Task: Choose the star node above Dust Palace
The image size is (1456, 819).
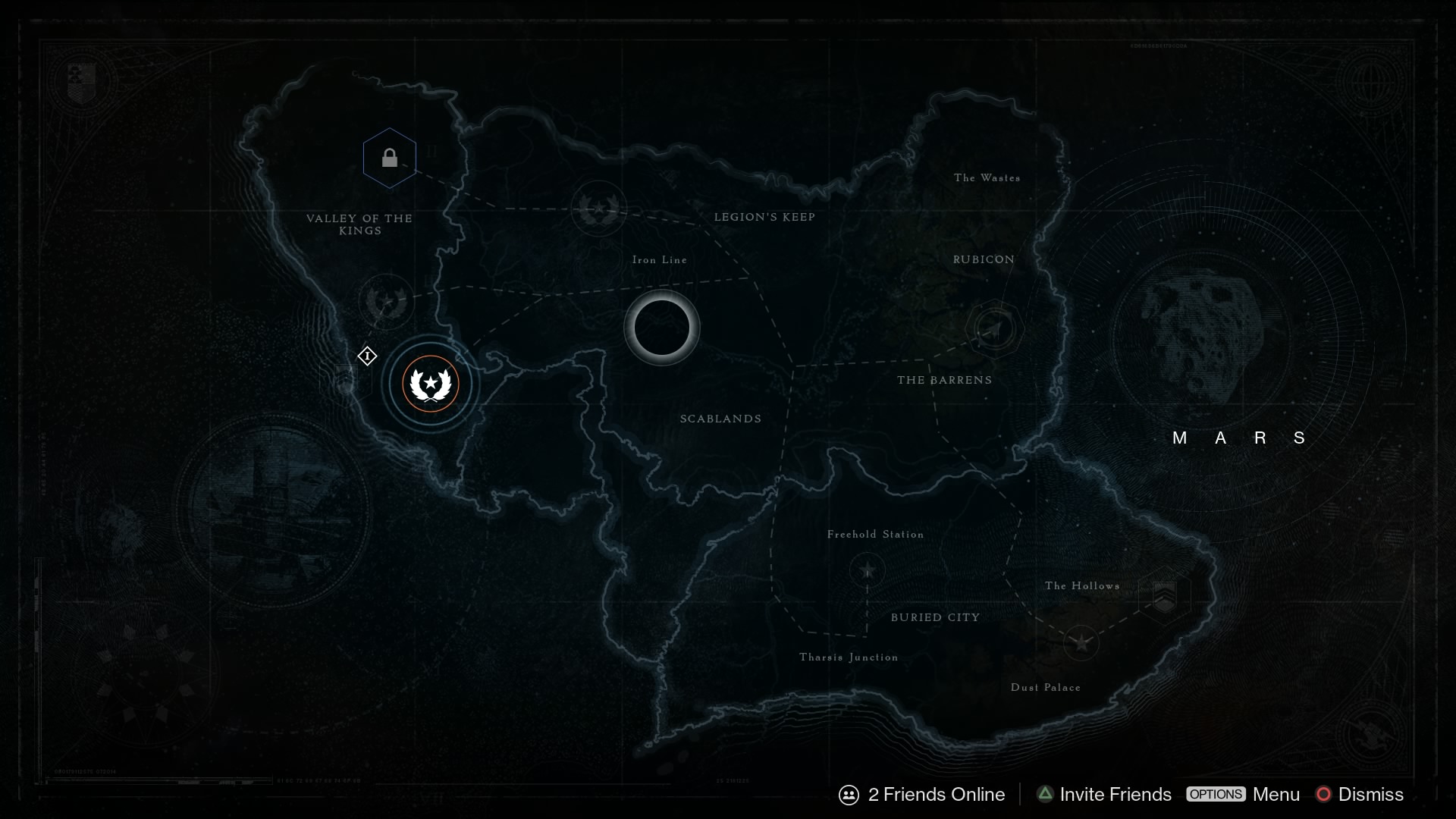Action: (1081, 643)
